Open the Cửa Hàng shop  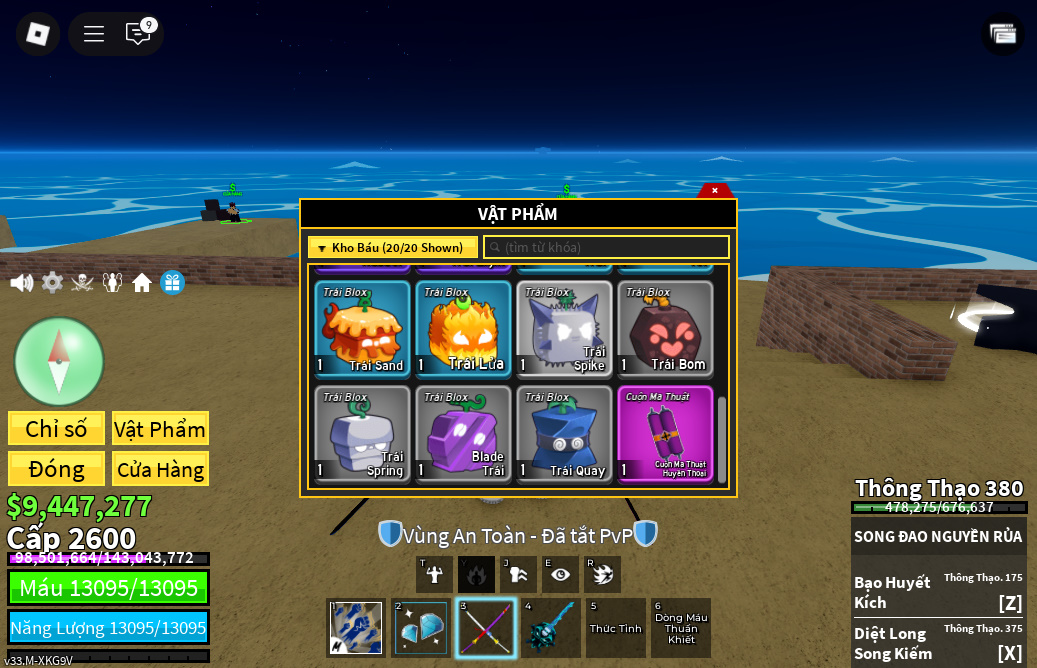coord(160,469)
